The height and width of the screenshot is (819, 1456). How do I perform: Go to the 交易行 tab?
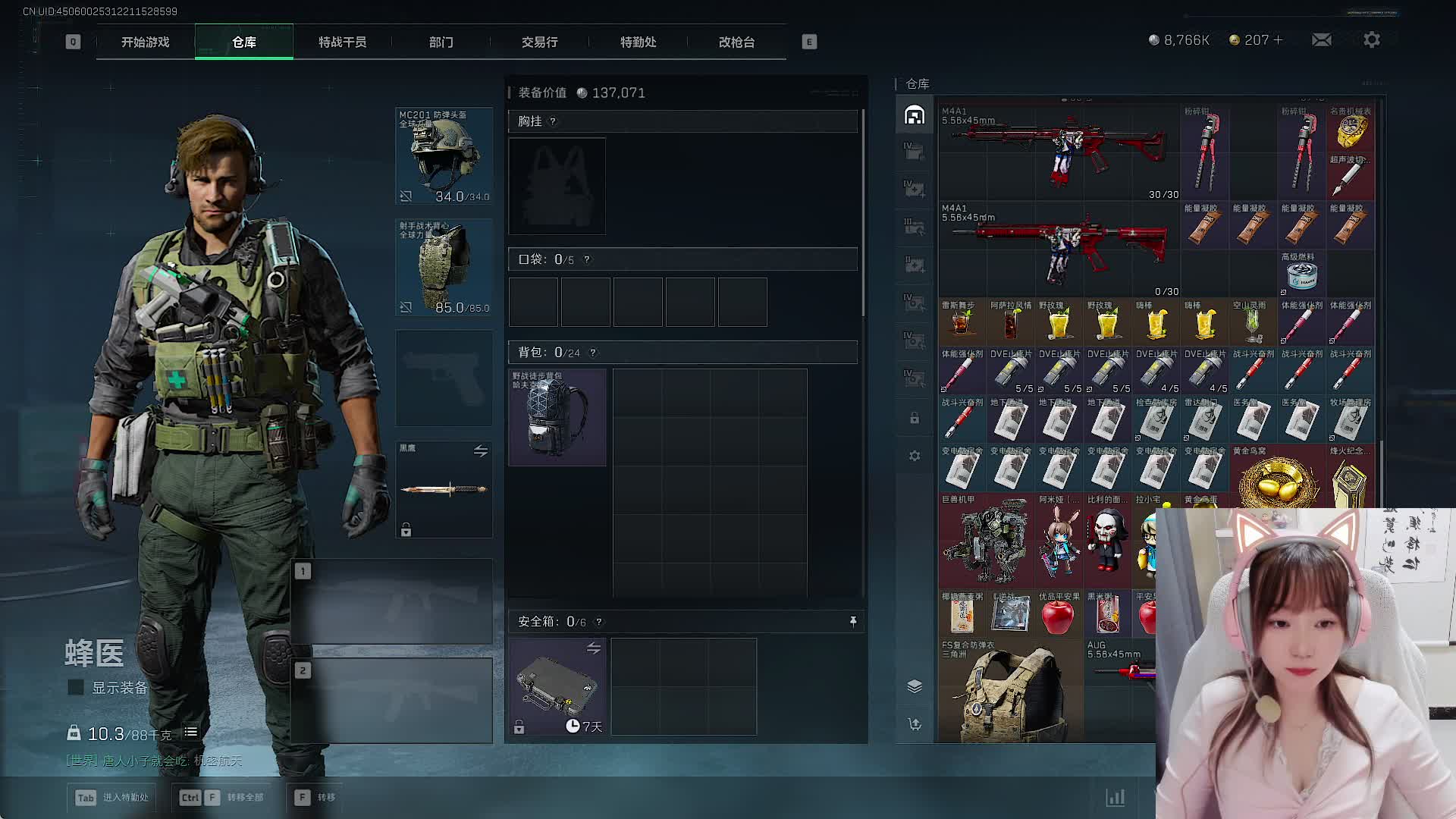[x=539, y=42]
